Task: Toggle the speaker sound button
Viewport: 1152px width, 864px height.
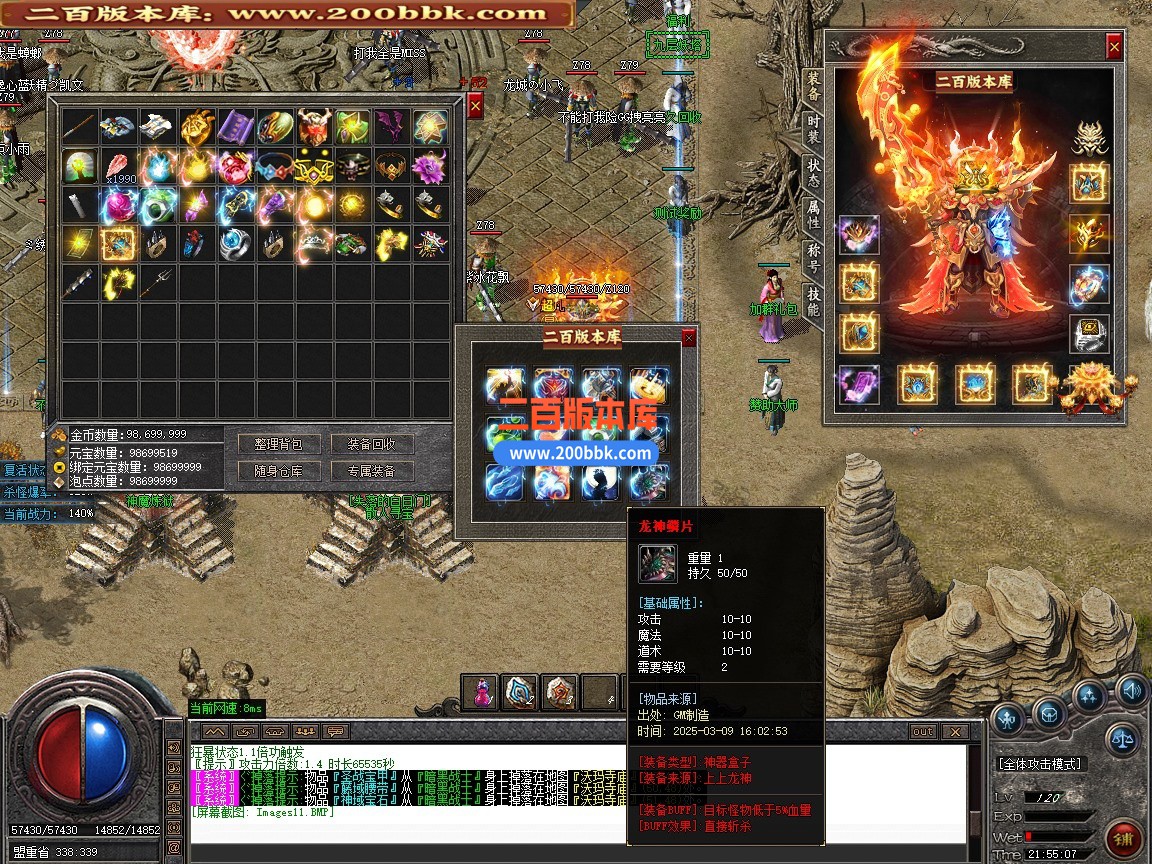Action: [1131, 689]
